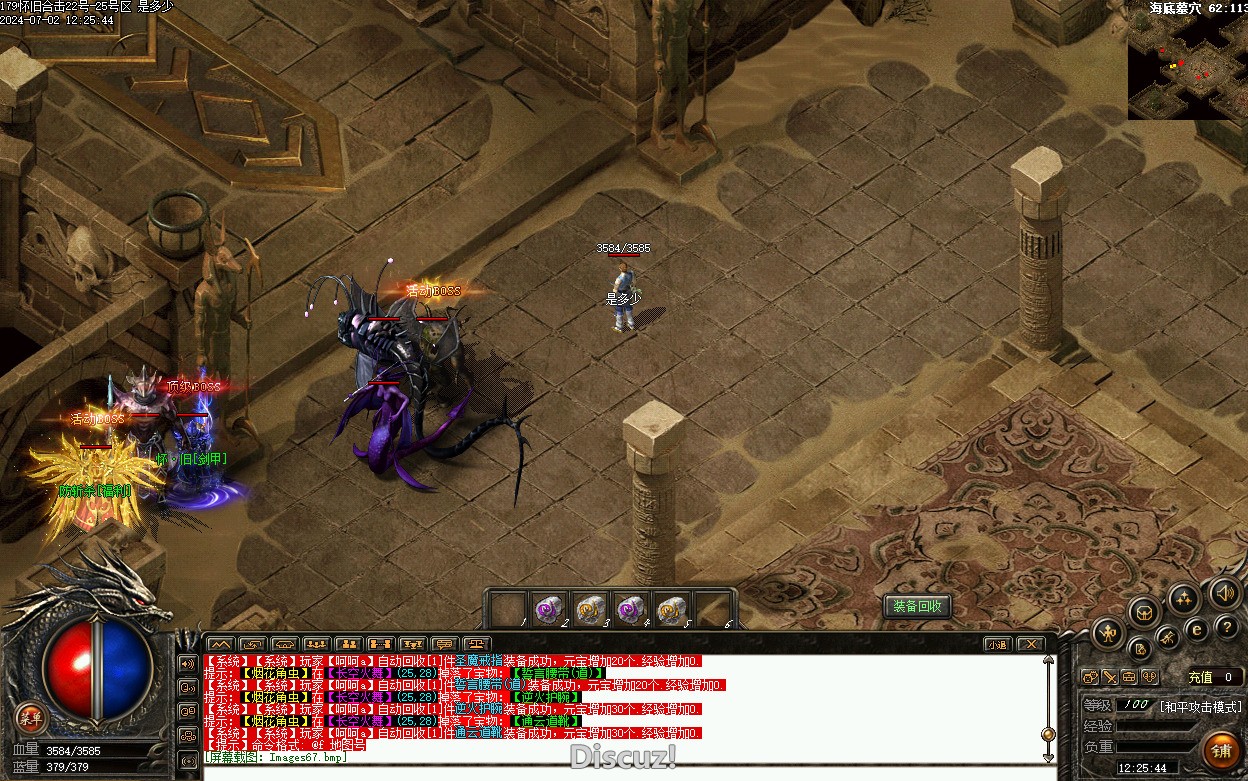Open the skills three-stars icon
Image resolution: width=1248 pixels, height=781 pixels.
pos(1184,599)
